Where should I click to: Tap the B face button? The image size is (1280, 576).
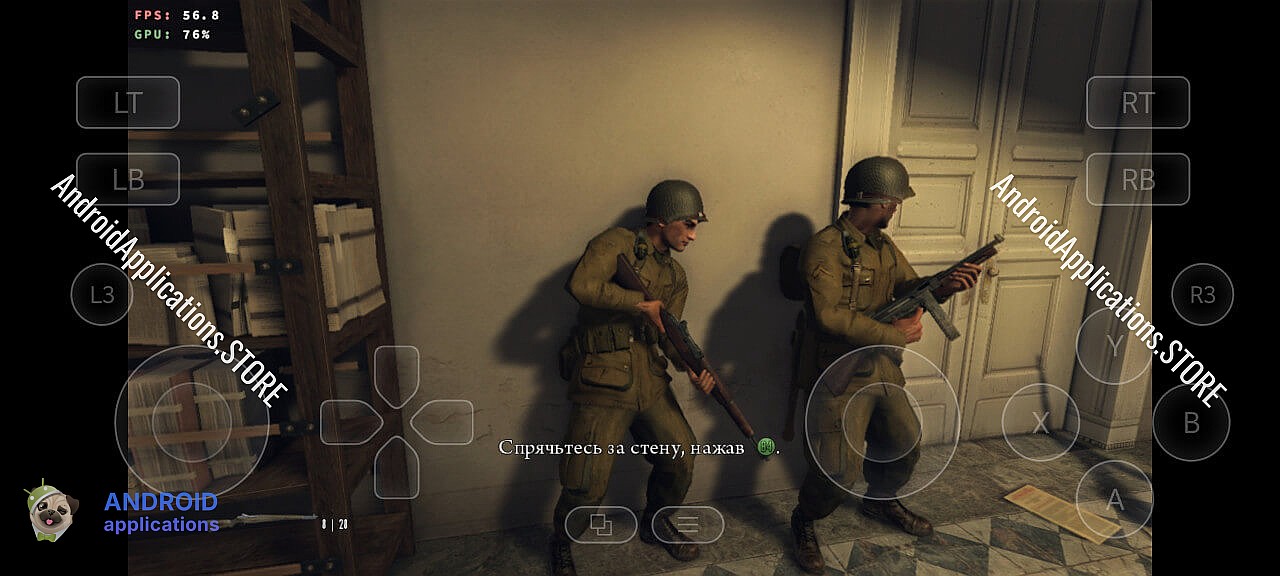point(1191,423)
